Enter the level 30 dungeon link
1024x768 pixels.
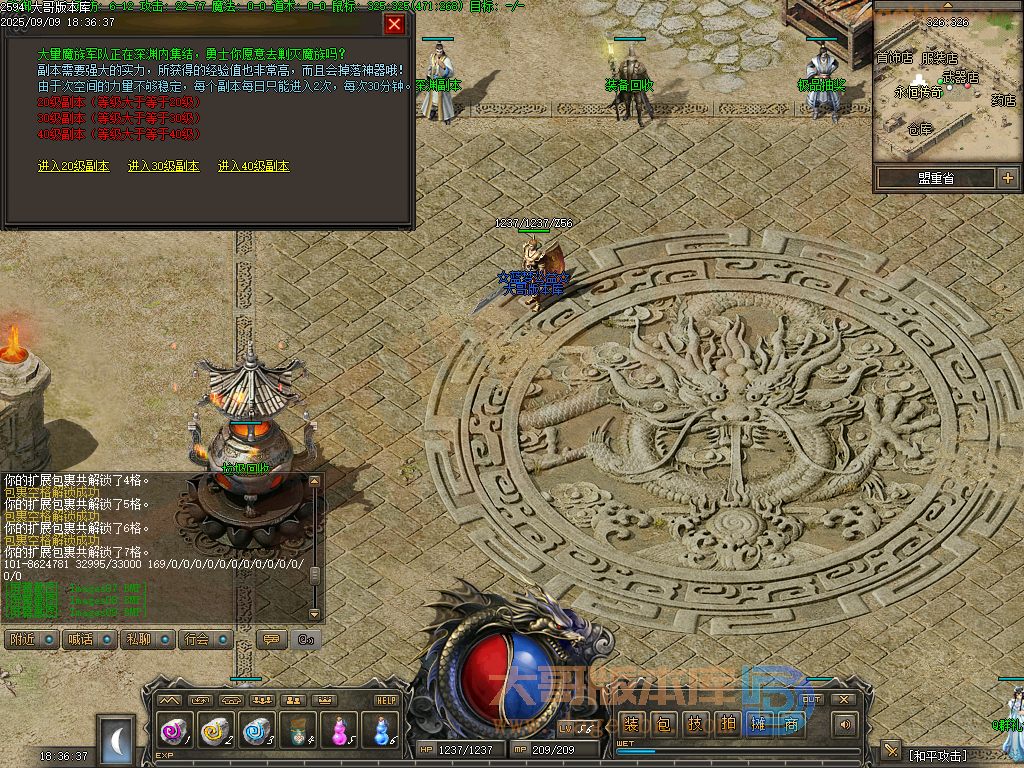click(x=163, y=166)
